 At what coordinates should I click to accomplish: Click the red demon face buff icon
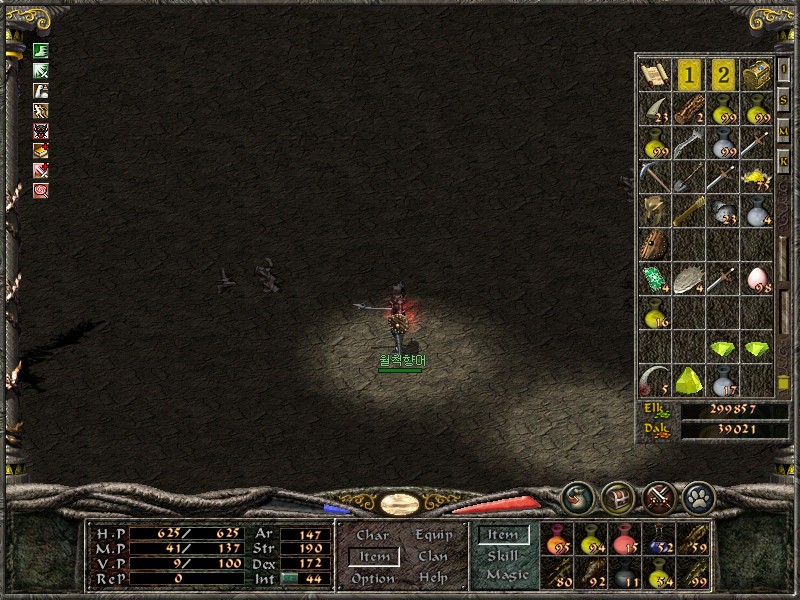[x=41, y=131]
